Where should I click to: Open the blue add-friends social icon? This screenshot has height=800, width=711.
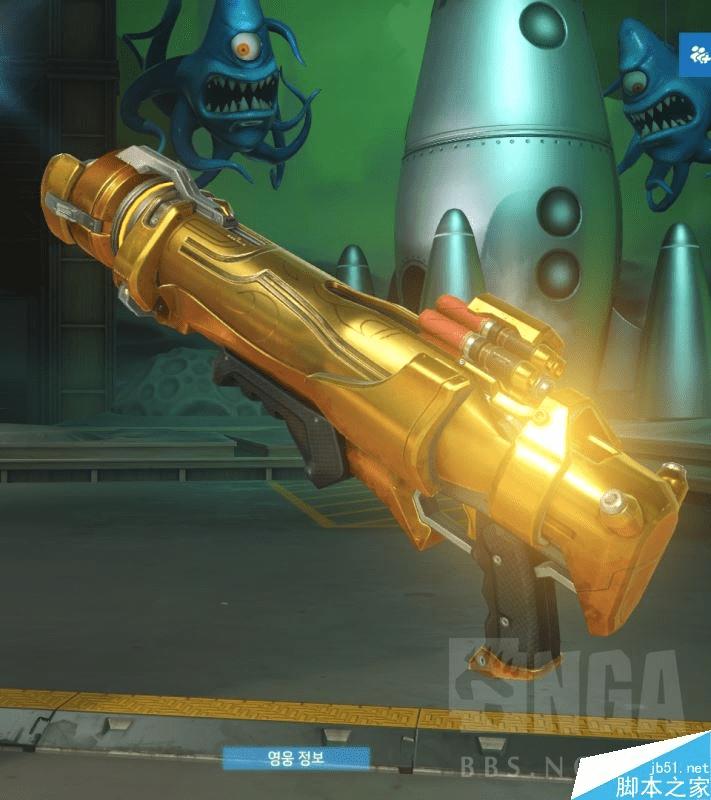pyautogui.click(x=696, y=56)
